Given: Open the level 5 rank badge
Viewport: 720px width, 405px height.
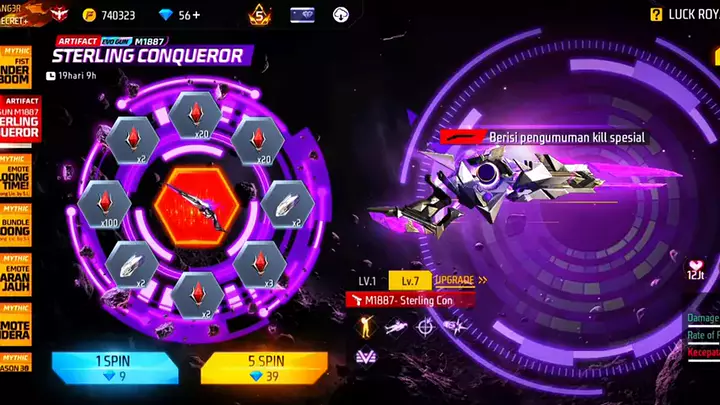Looking at the screenshot, I should point(259,15).
